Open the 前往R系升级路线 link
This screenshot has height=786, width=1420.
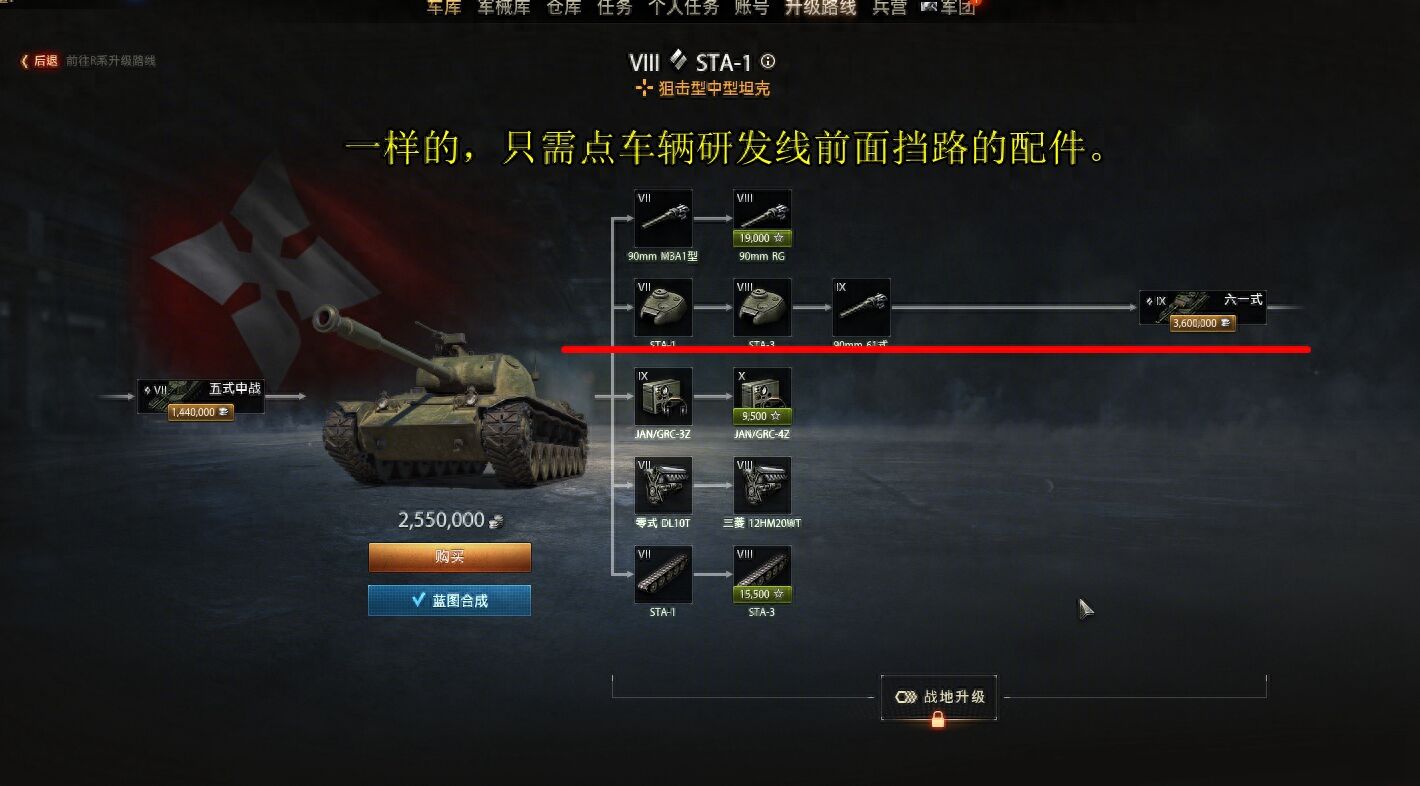[110, 60]
